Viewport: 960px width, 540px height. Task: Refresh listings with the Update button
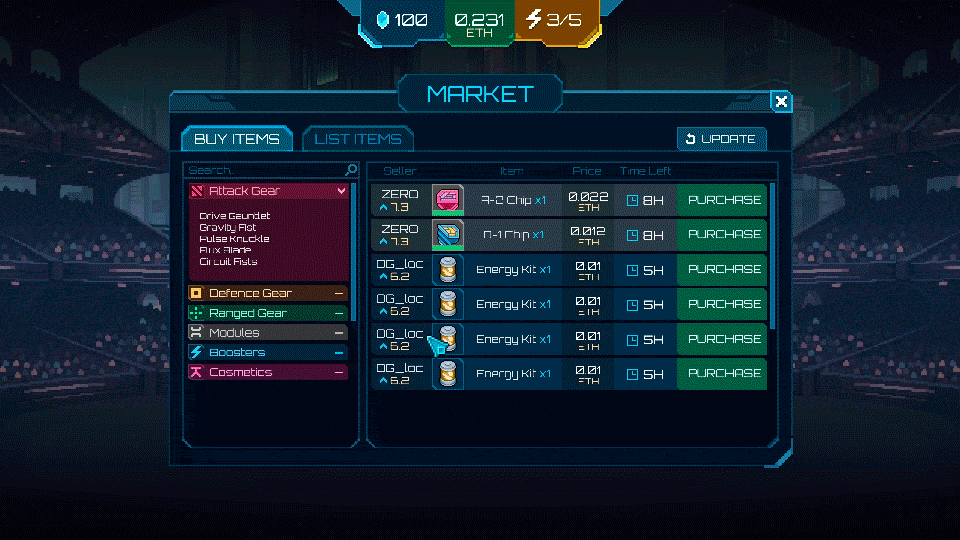click(x=721, y=139)
